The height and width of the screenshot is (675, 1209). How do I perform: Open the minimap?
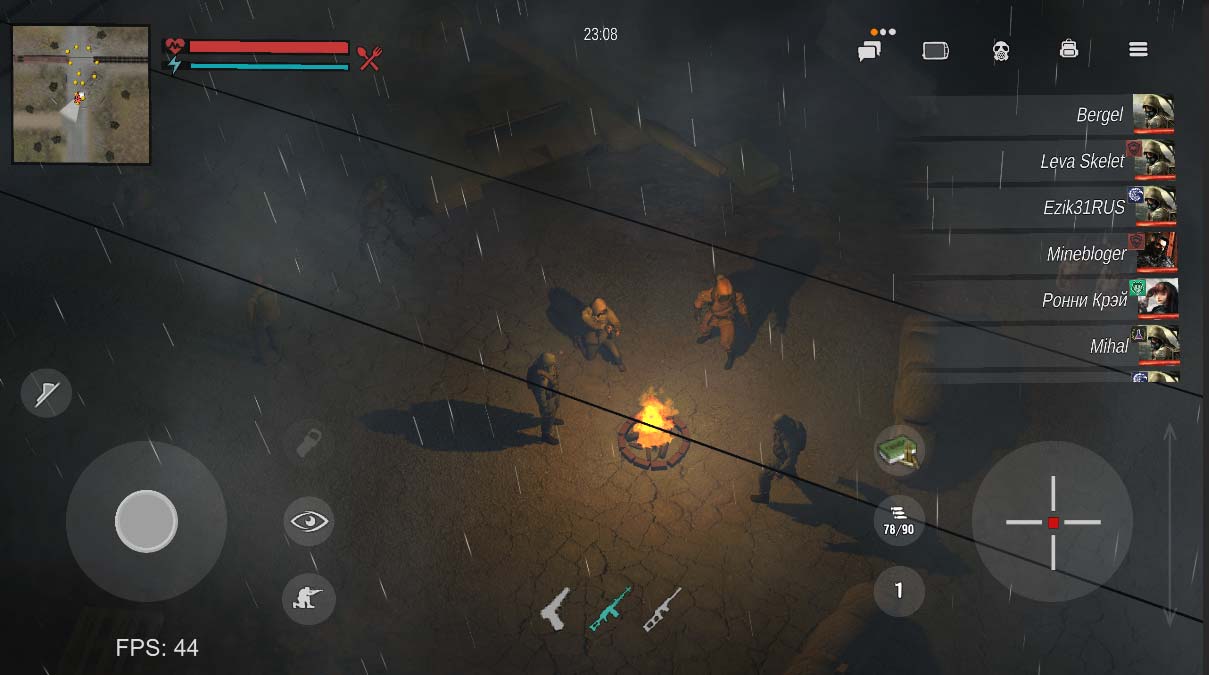pyautogui.click(x=80, y=94)
